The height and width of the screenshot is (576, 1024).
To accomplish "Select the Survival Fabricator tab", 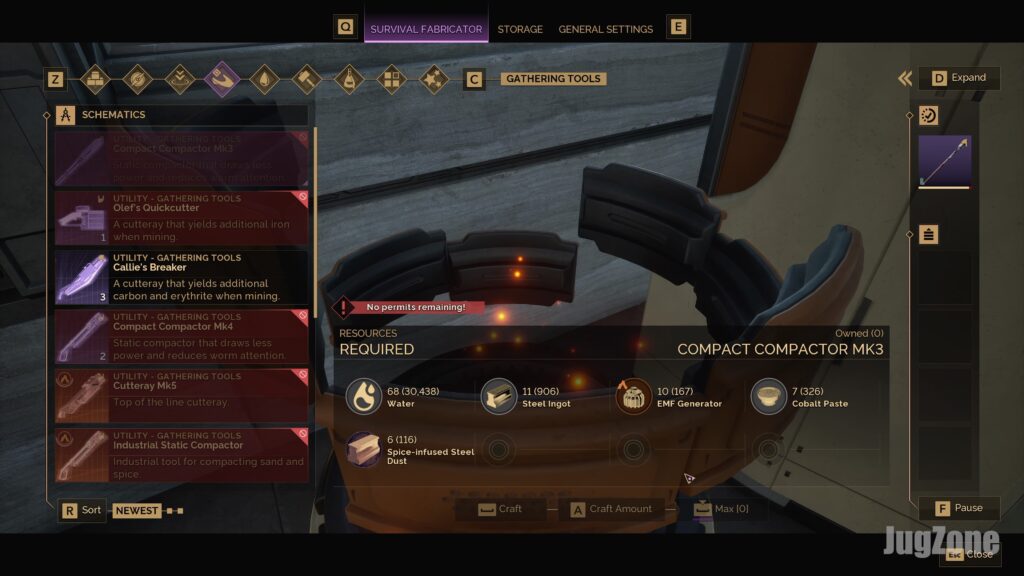I will 426,29.
